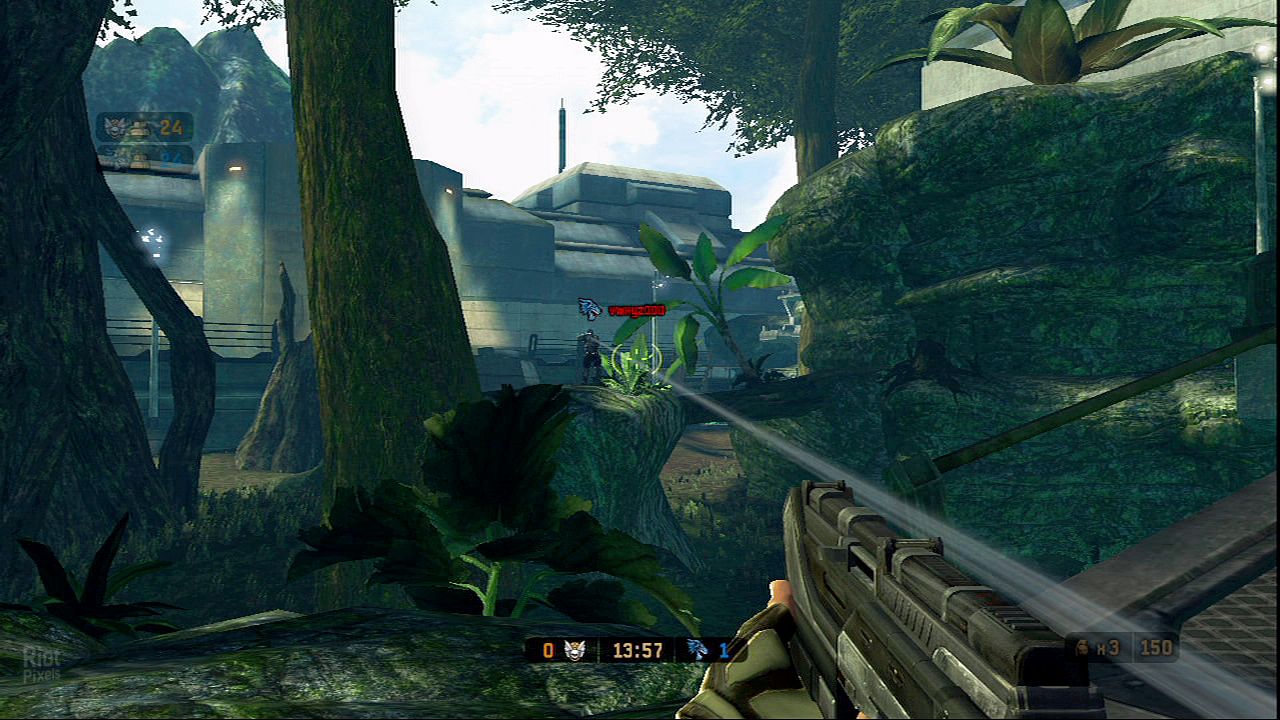Click the winged skull emblem beside the 24 counter

[x=117, y=127]
